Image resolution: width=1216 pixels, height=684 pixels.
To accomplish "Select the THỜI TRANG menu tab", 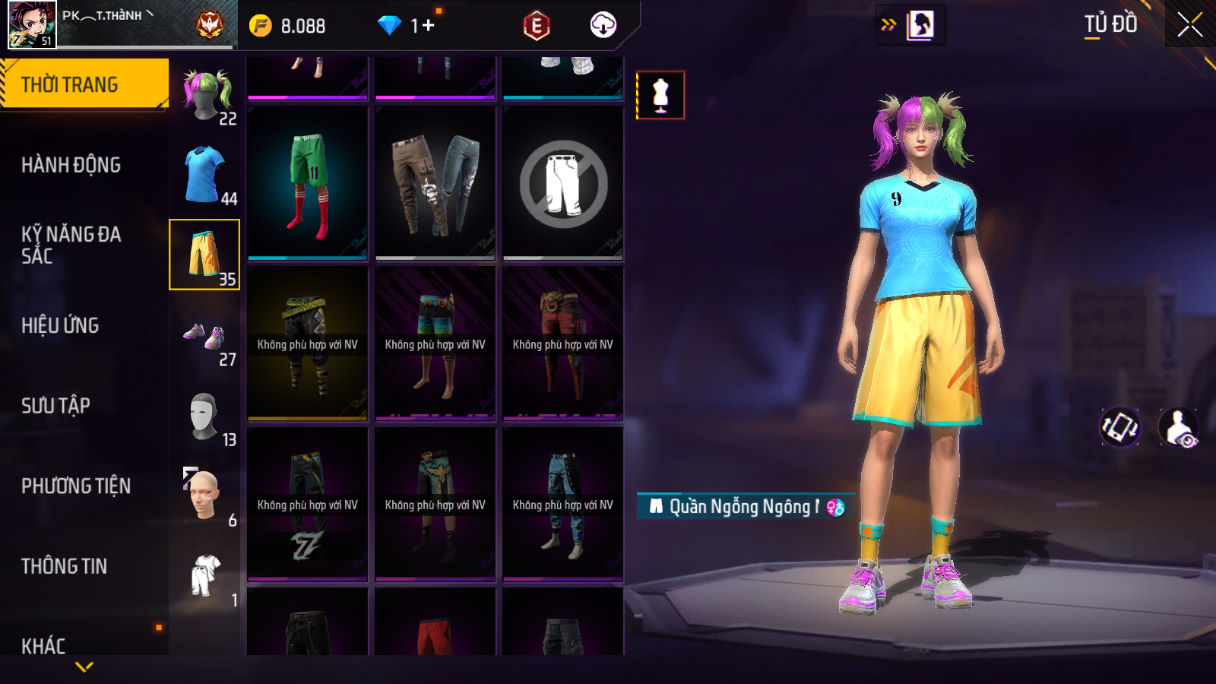I will pyautogui.click(x=84, y=84).
